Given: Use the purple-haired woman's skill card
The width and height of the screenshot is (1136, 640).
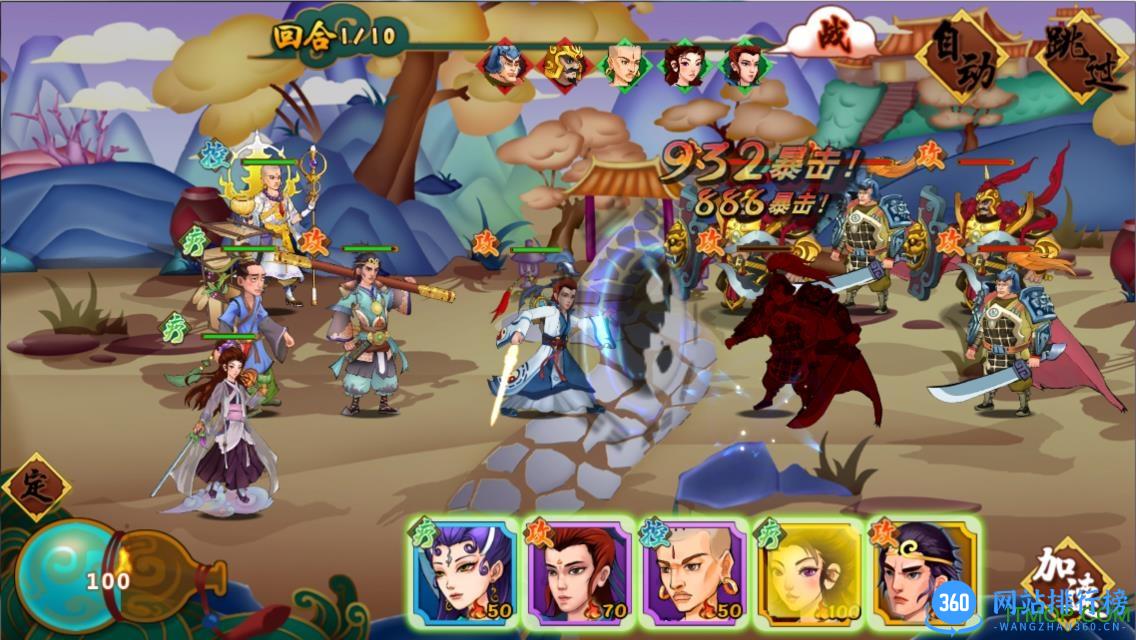Looking at the screenshot, I should tap(462, 572).
